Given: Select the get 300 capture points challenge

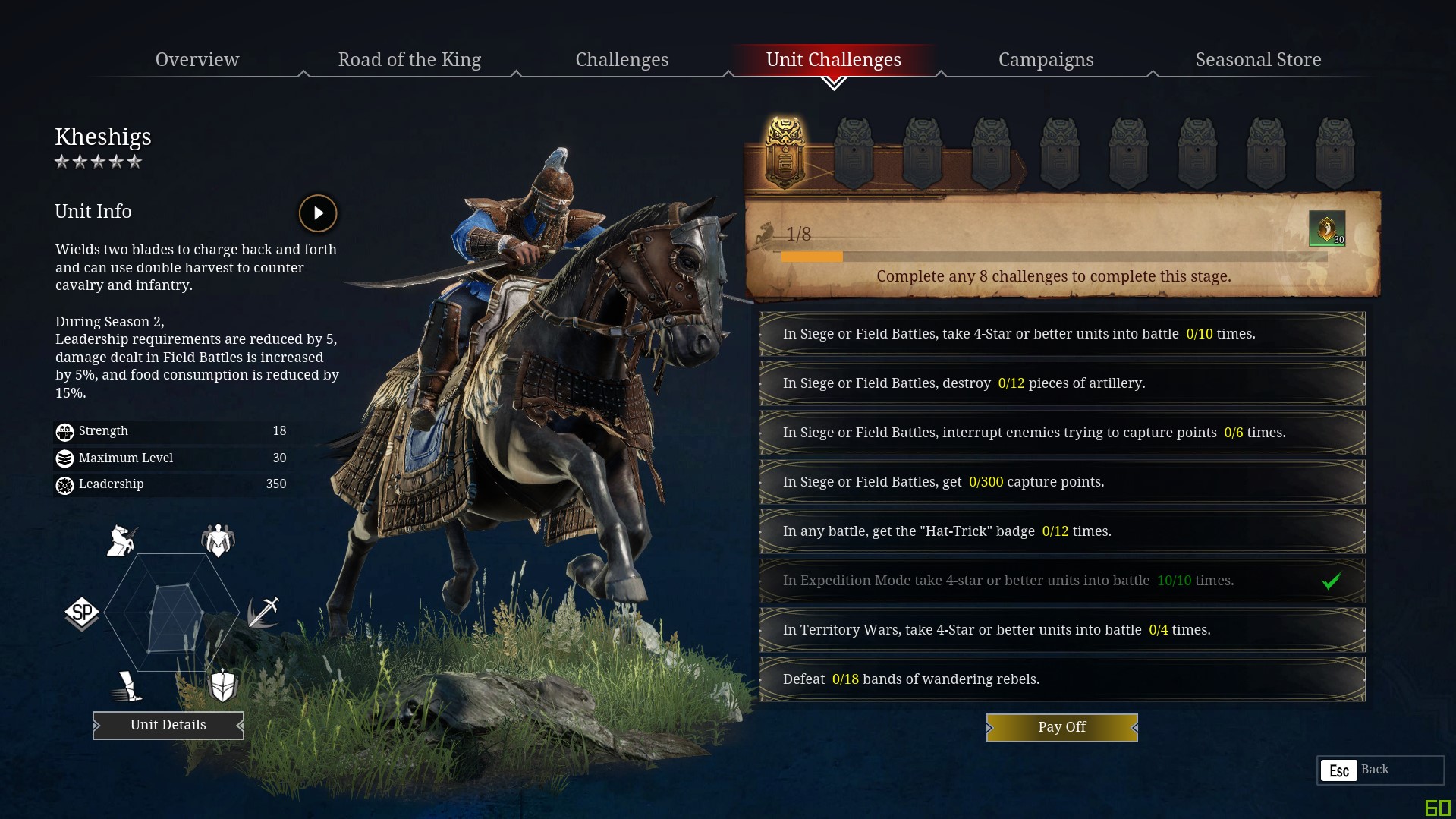Looking at the screenshot, I should point(1061,482).
